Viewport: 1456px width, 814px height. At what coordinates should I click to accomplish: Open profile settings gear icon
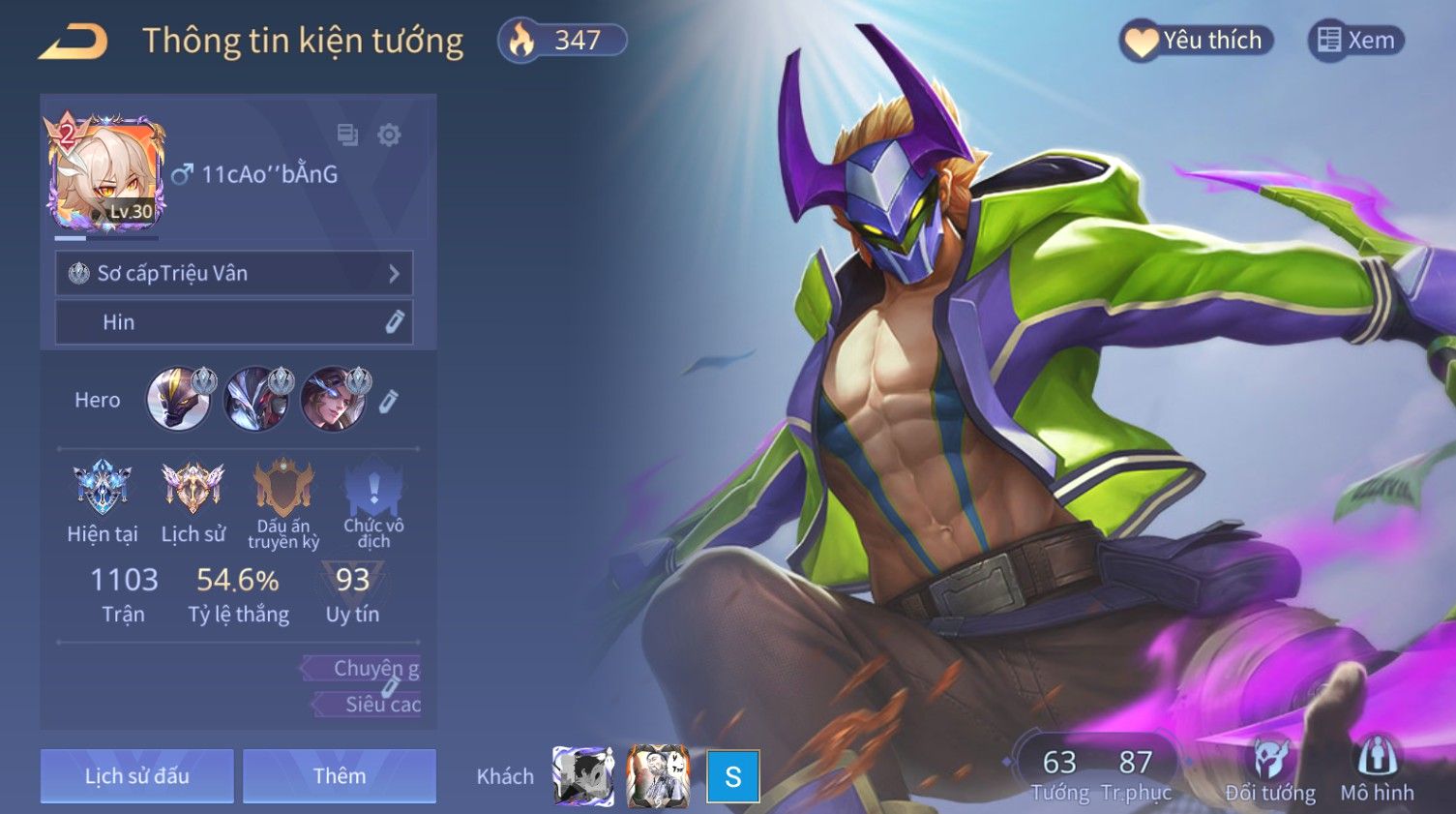(389, 135)
